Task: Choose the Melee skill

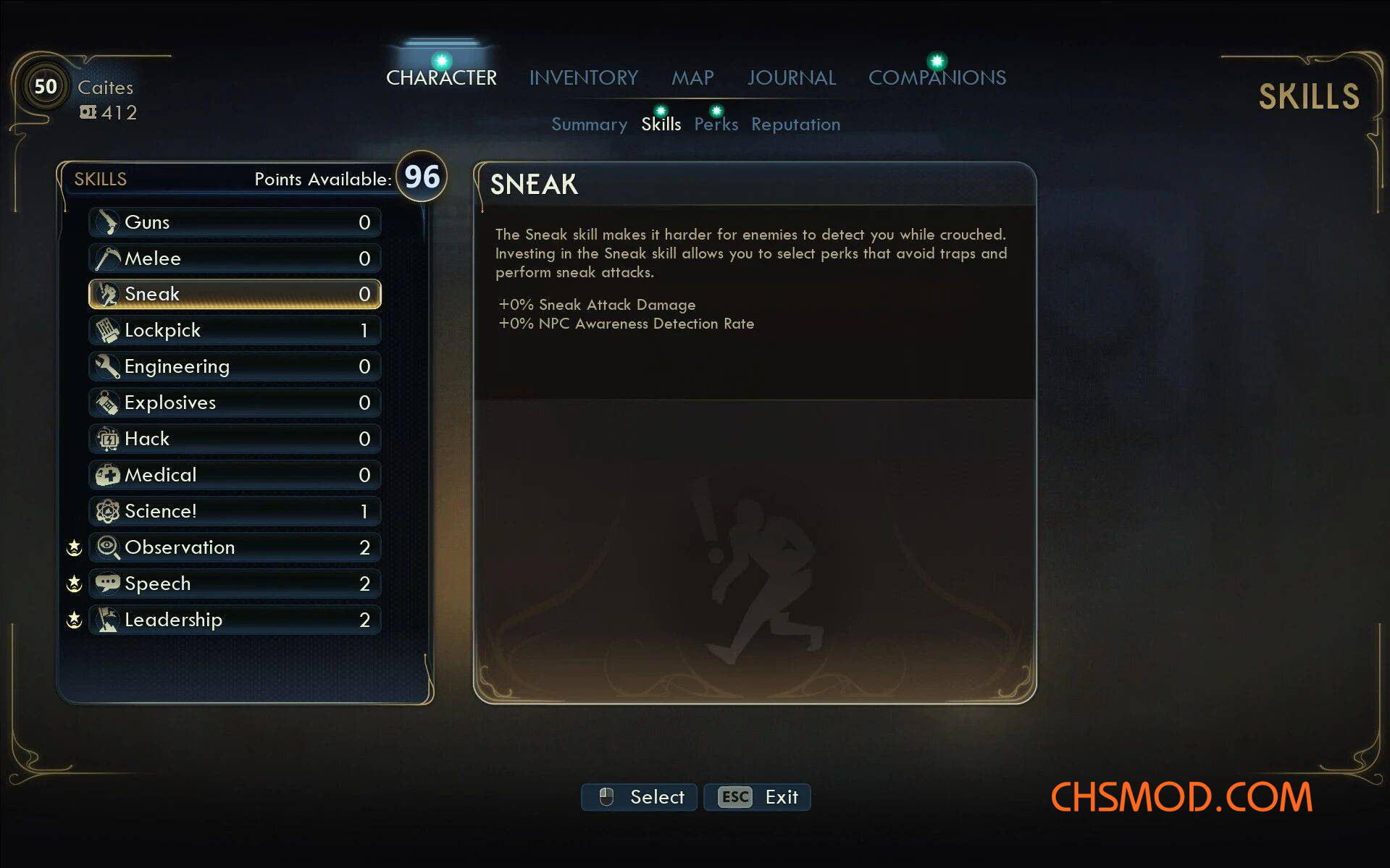Action: click(x=235, y=258)
